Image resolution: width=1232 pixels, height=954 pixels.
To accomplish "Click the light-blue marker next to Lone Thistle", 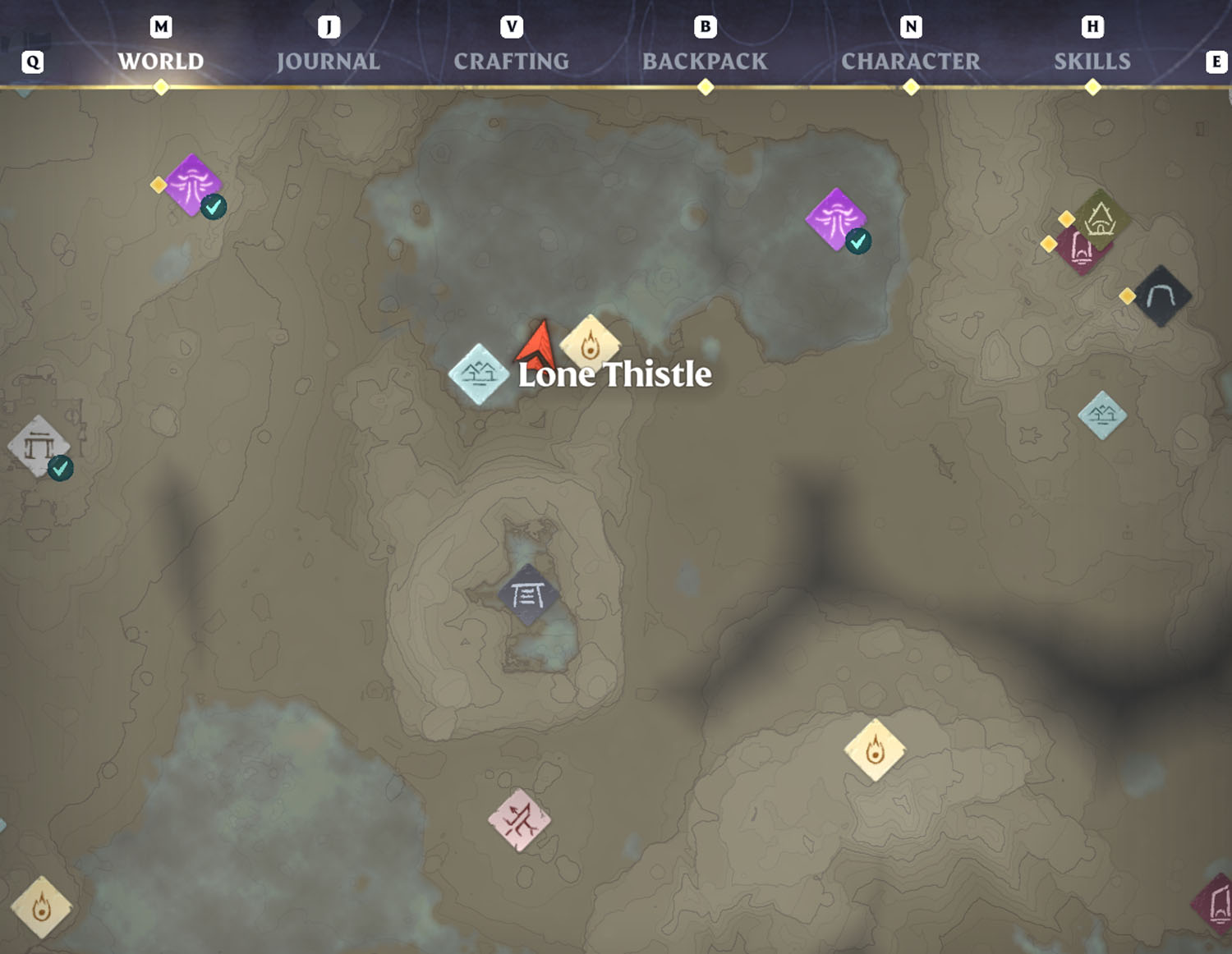I will (x=479, y=374).
